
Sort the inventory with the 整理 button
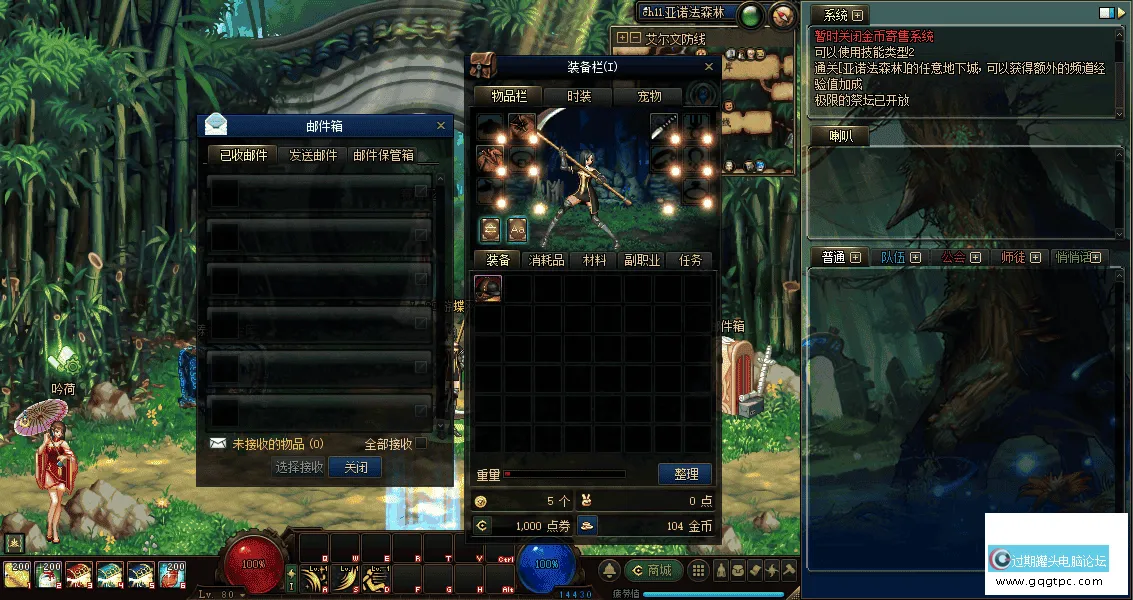(x=685, y=474)
